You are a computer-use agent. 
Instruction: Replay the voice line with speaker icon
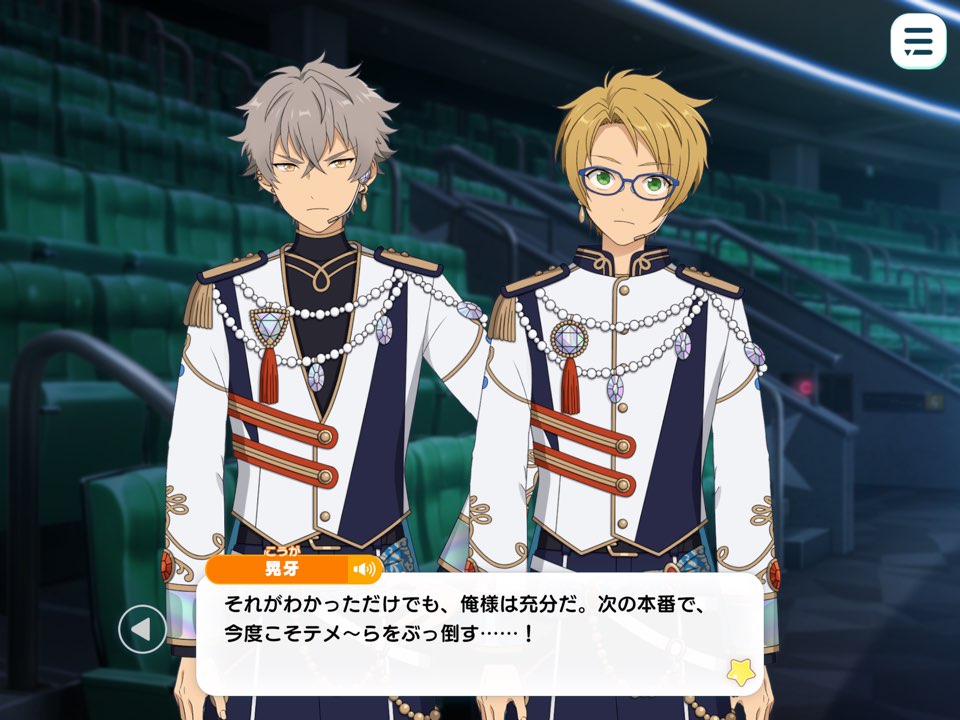364,570
